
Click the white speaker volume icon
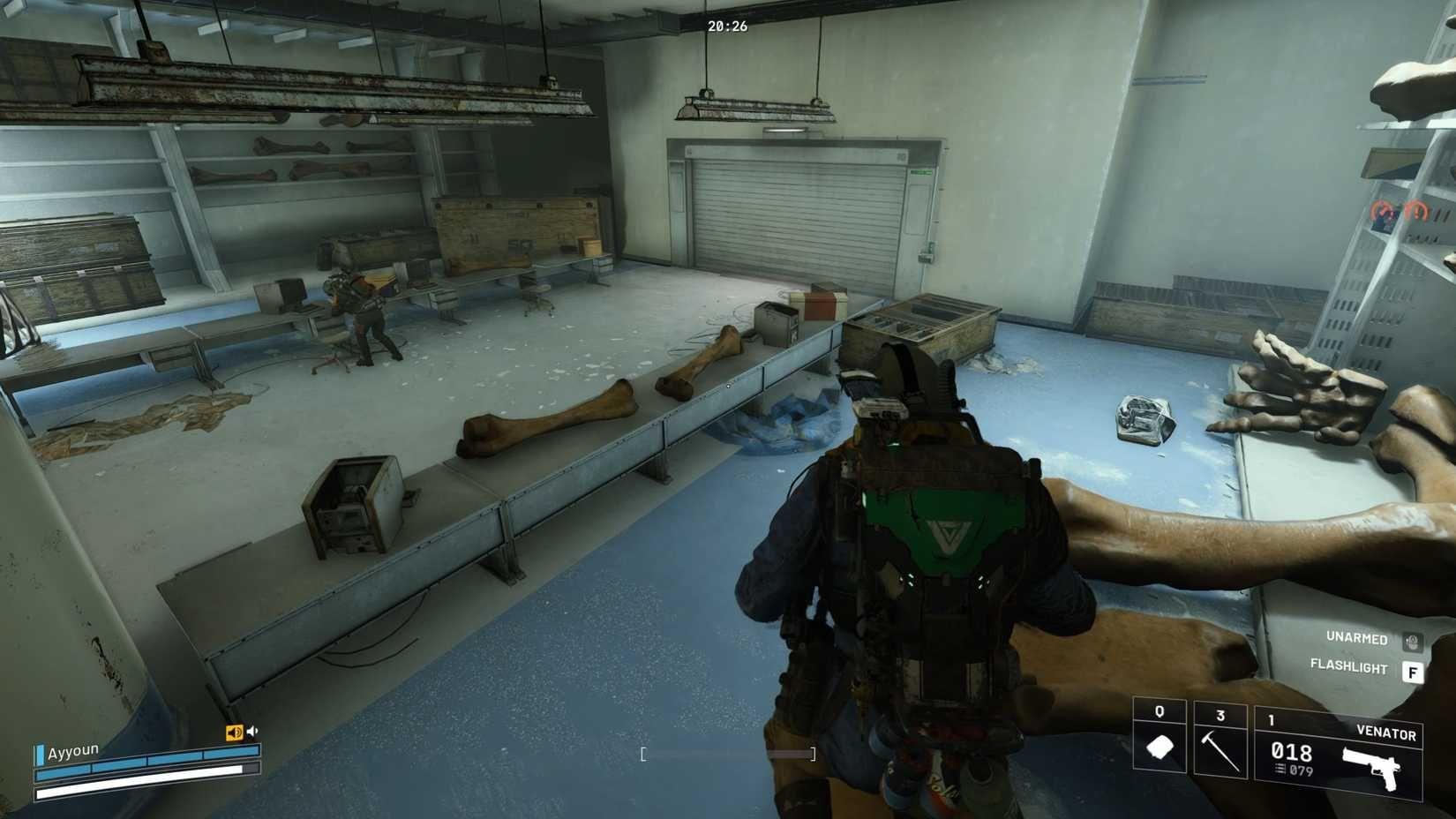[x=253, y=732]
